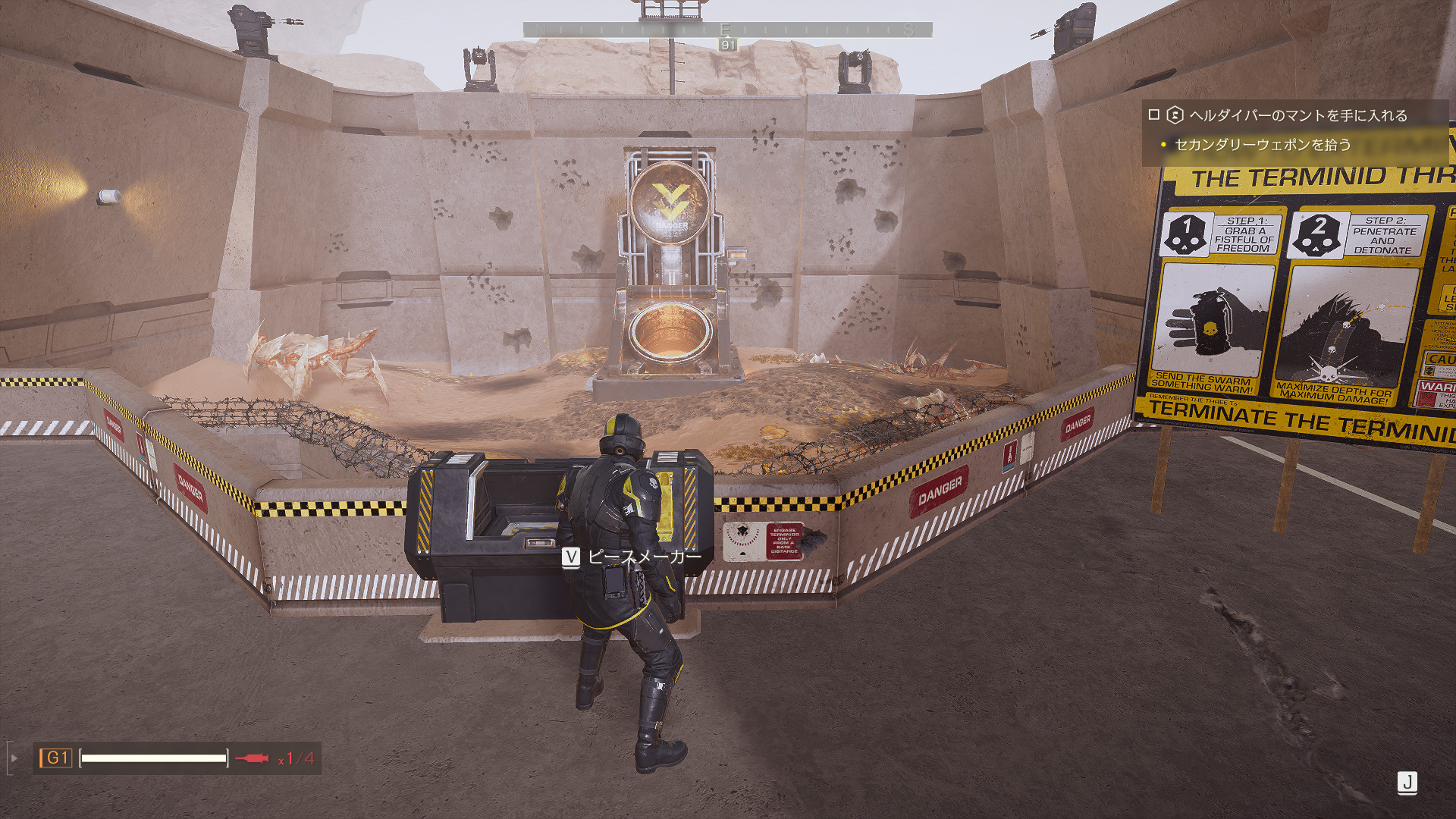Screen dimensions: 1456x819
Task: Select the セカンダリーウェポンを拾う sub-objective
Action: tap(1263, 144)
